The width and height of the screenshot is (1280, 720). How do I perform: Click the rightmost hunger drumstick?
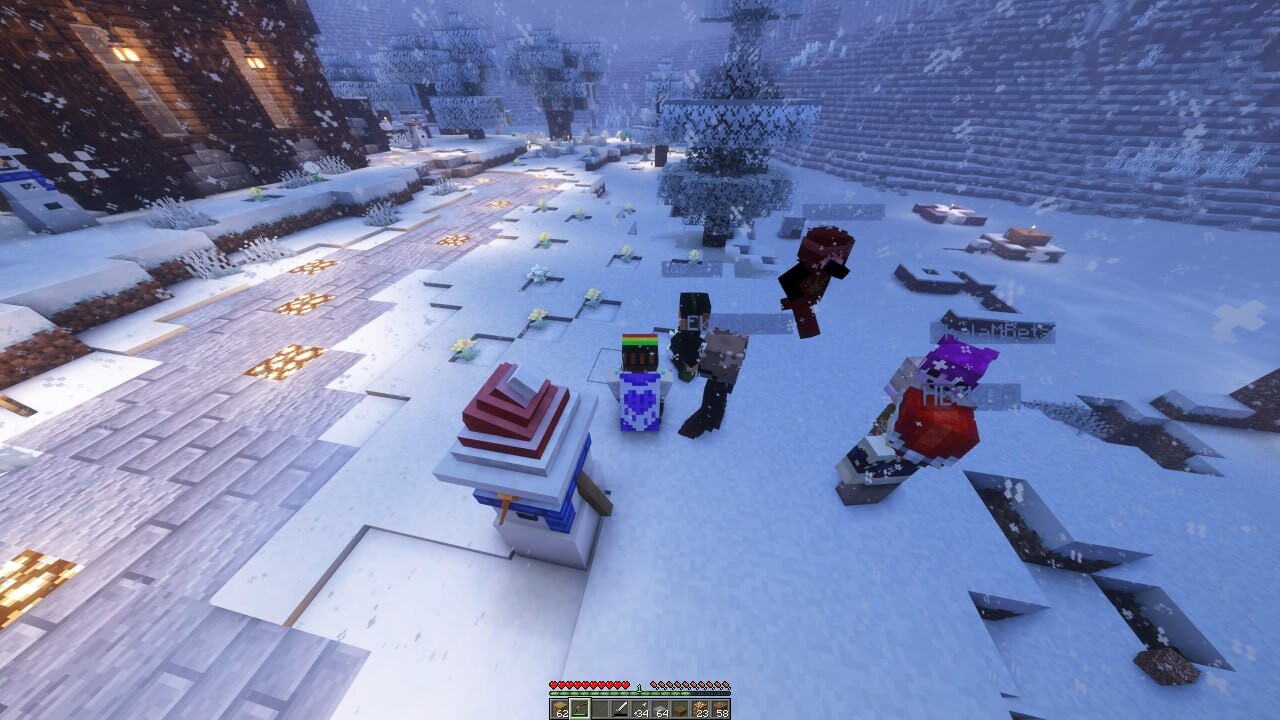(725, 685)
